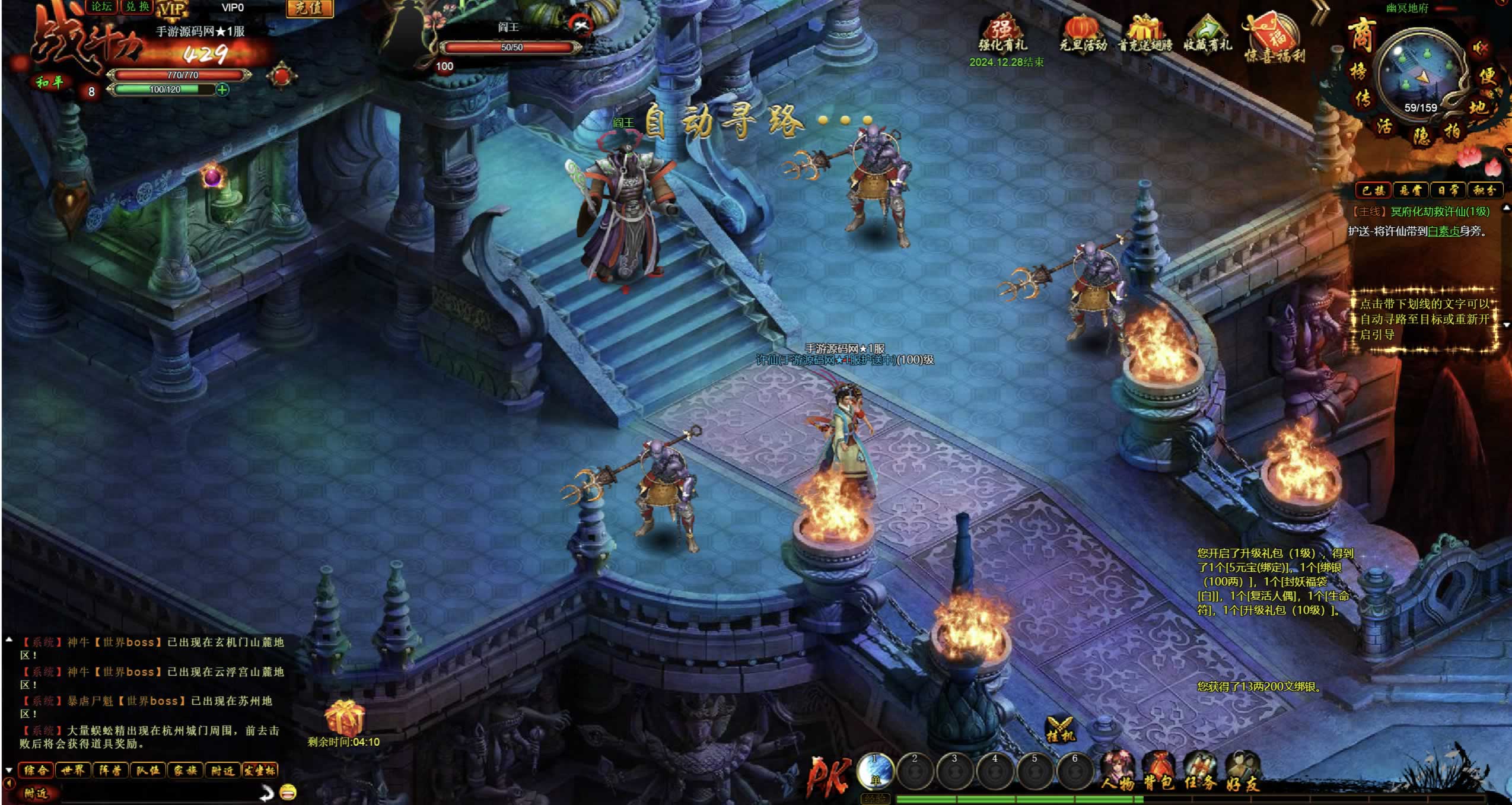Switch chat to the 世界 channel tab
Image resolution: width=1512 pixels, height=805 pixels.
point(73,771)
